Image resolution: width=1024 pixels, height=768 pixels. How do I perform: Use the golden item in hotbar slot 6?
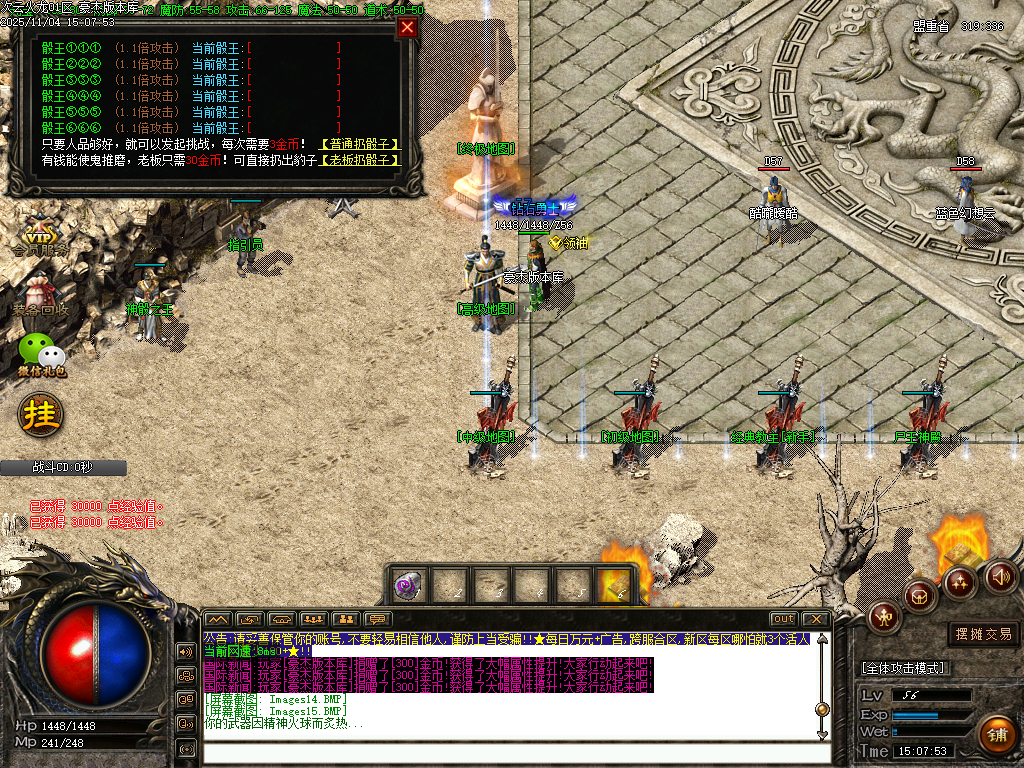[x=615, y=585]
